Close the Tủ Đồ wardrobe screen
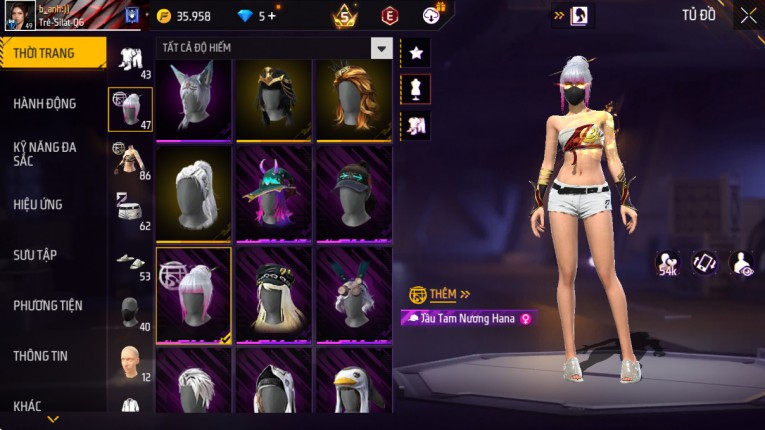Image resolution: width=765 pixels, height=430 pixels. [x=748, y=15]
